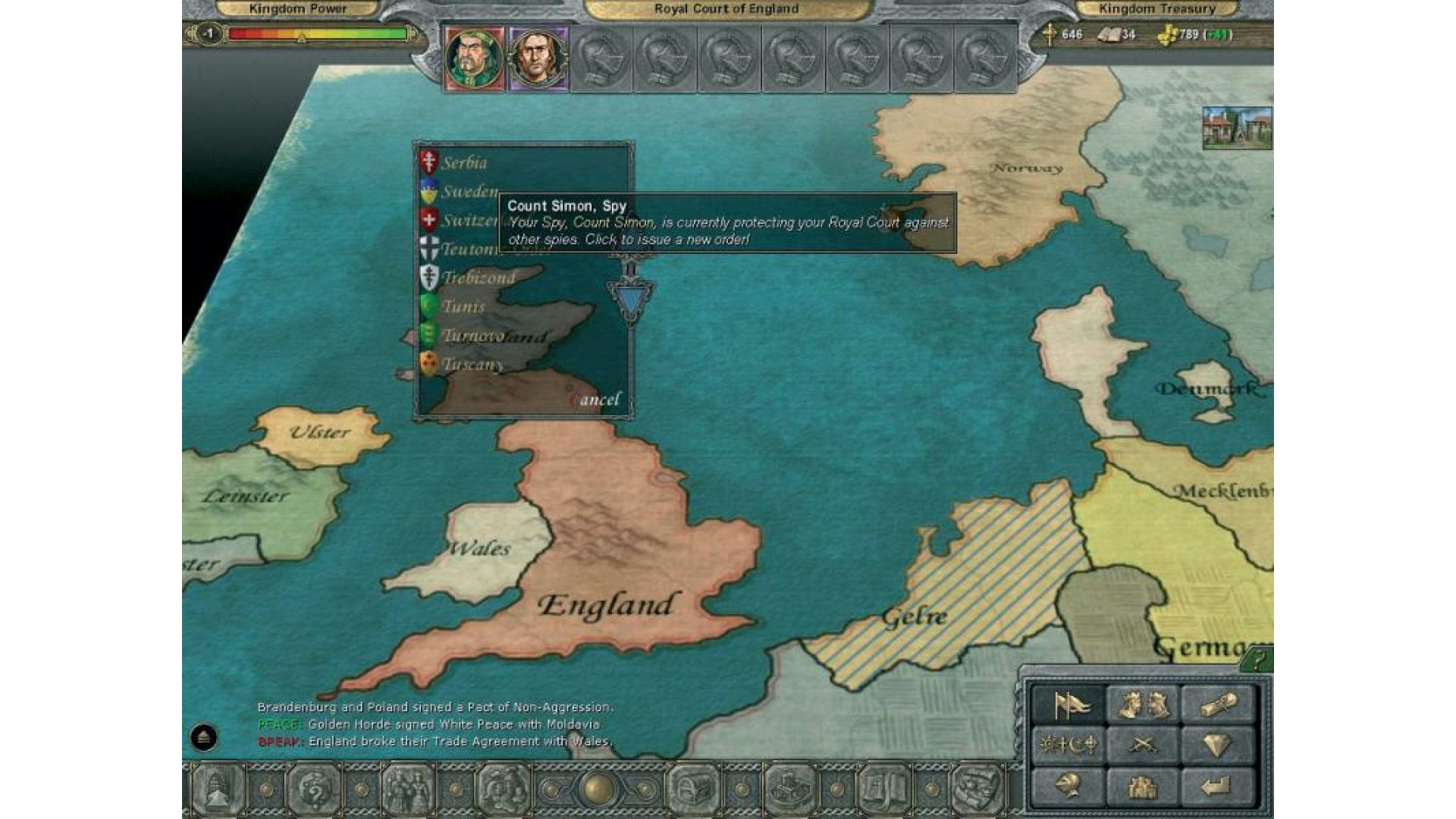Open the treasure chest panel
The height and width of the screenshot is (819, 1456).
[693, 789]
